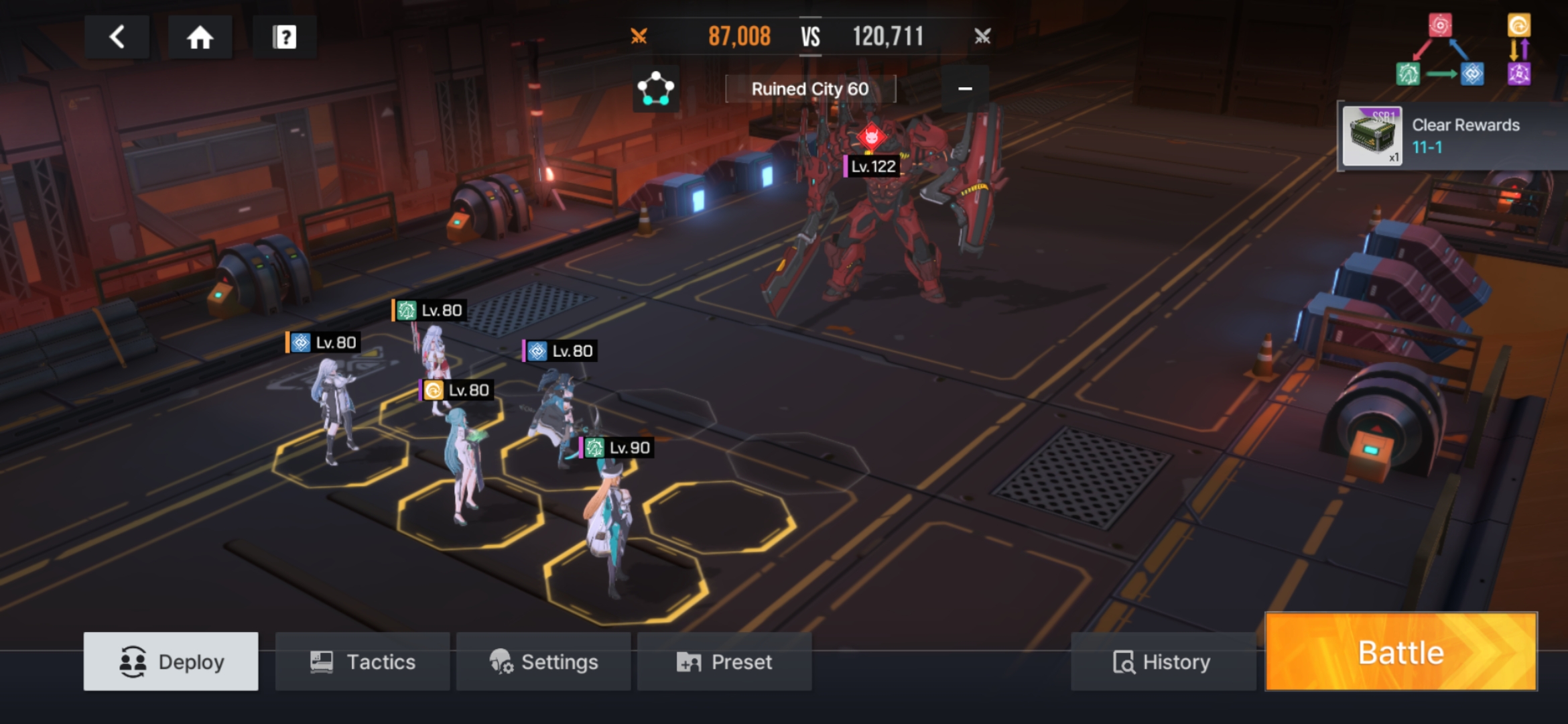This screenshot has height=724, width=1568.
Task: Open the Preset team menu
Action: pos(724,662)
